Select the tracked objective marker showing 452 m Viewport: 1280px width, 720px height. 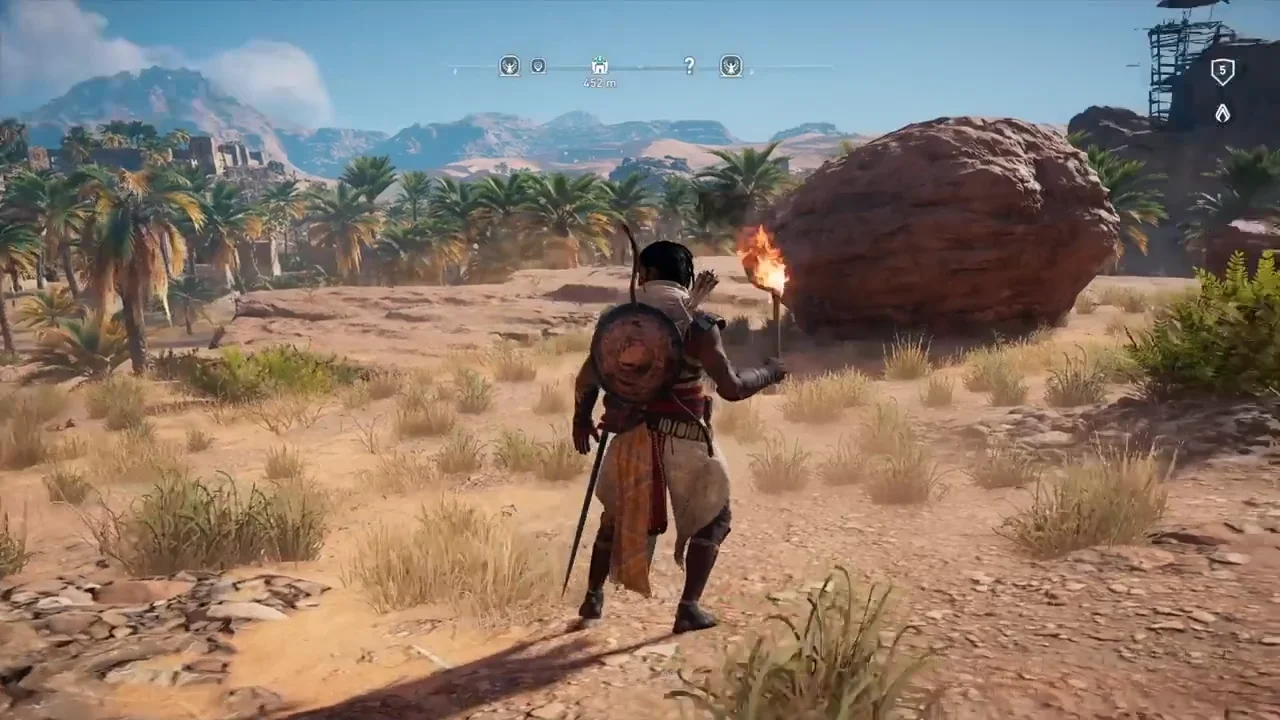click(600, 66)
